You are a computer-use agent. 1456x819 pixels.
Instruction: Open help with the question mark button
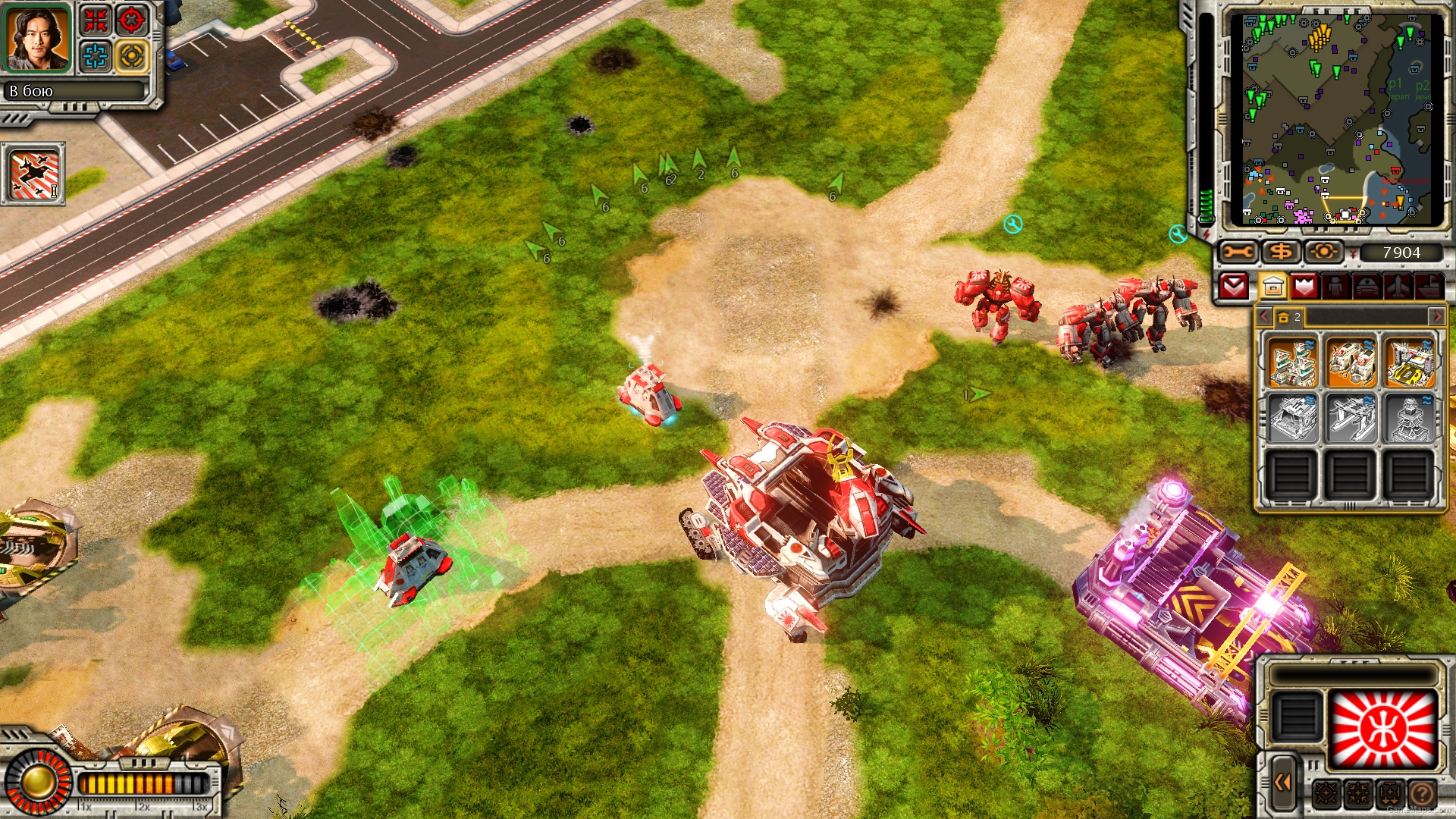(1422, 794)
